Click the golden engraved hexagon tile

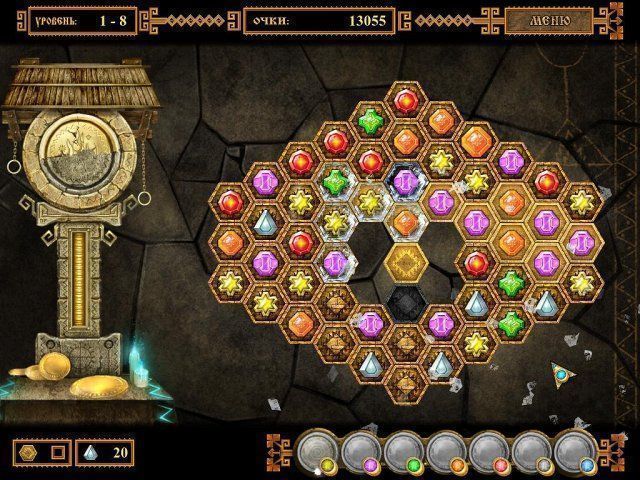(405, 263)
